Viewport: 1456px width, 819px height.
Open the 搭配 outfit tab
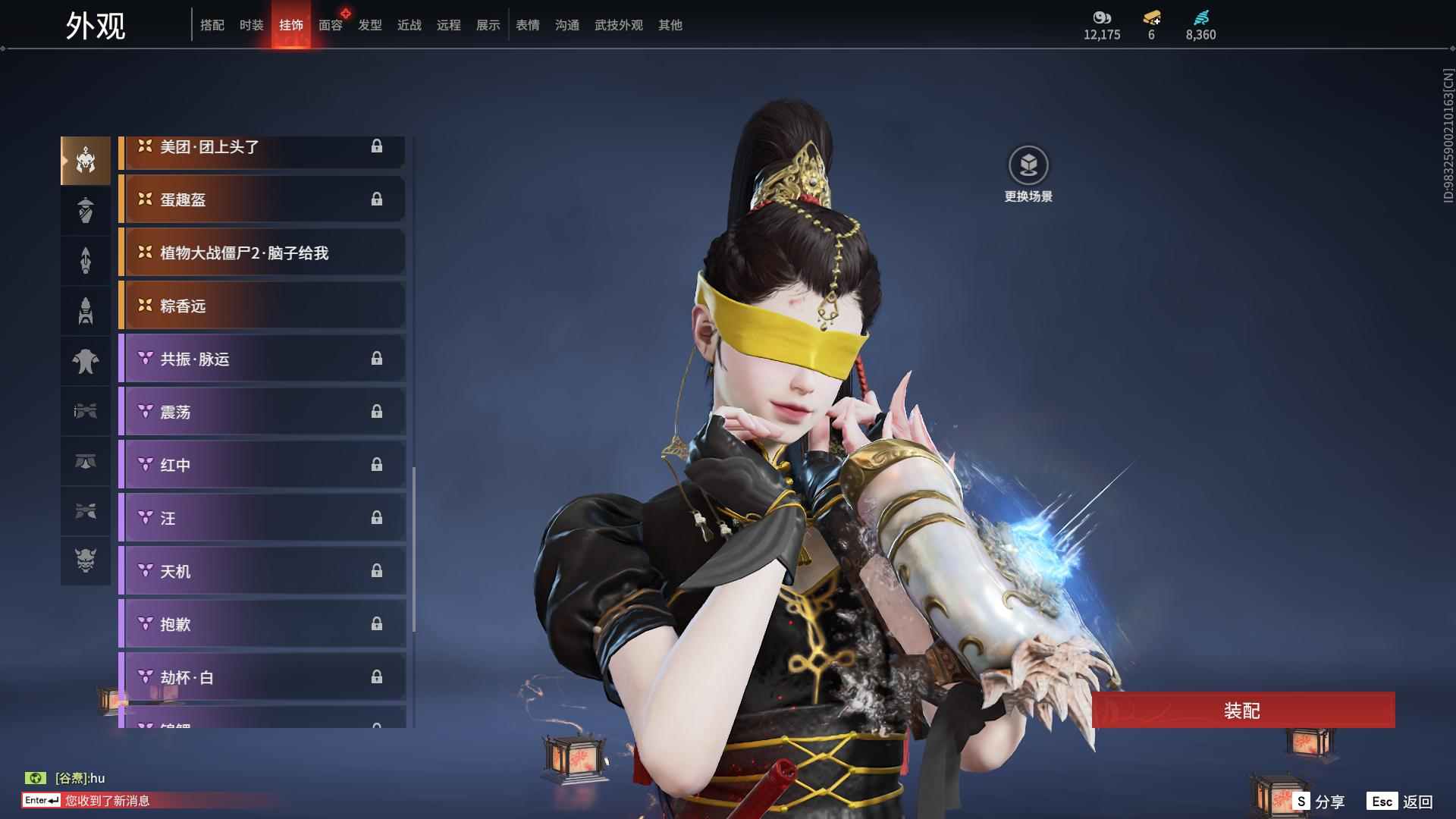click(212, 25)
